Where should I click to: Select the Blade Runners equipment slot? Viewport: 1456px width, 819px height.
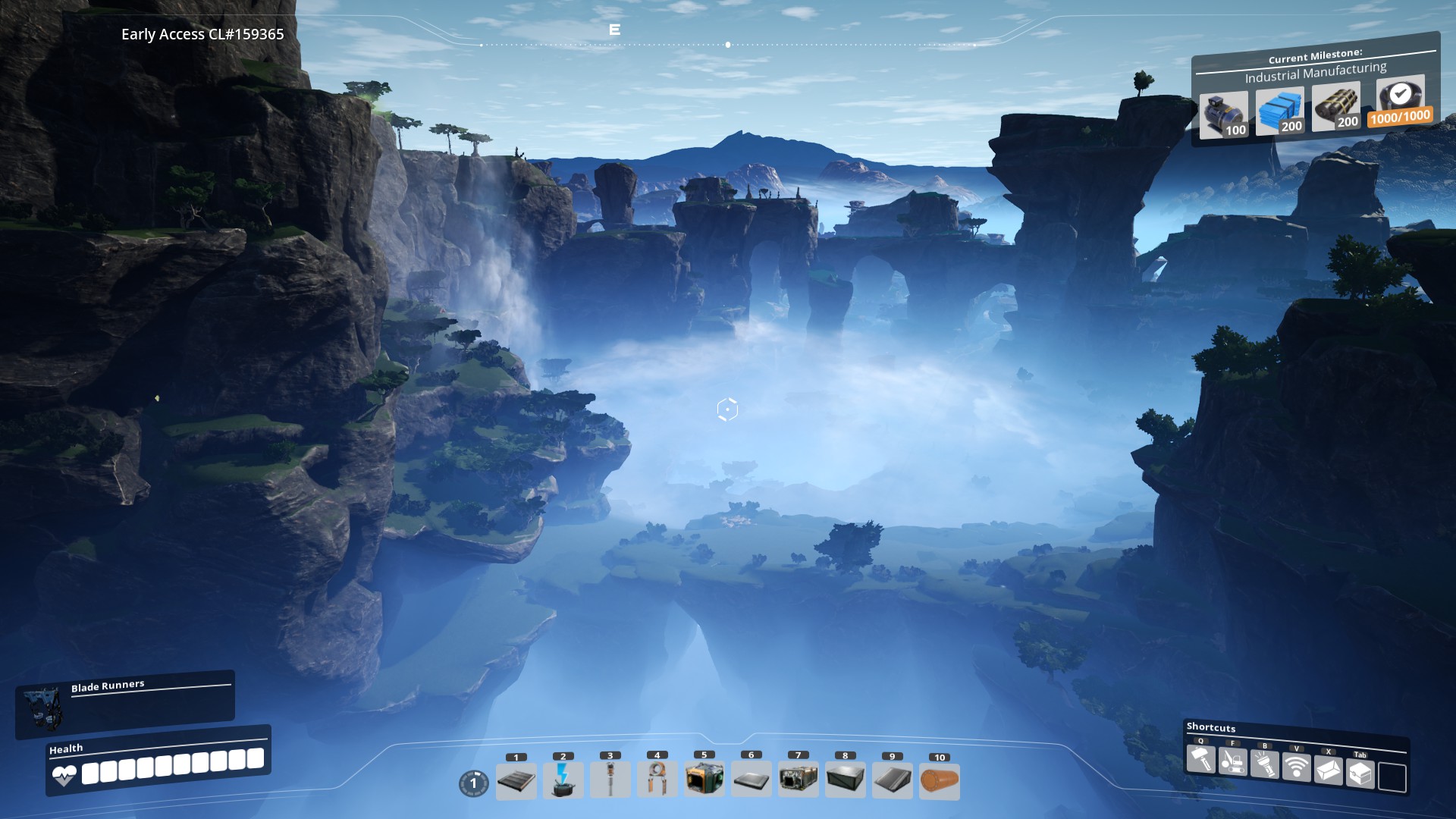tap(42, 708)
